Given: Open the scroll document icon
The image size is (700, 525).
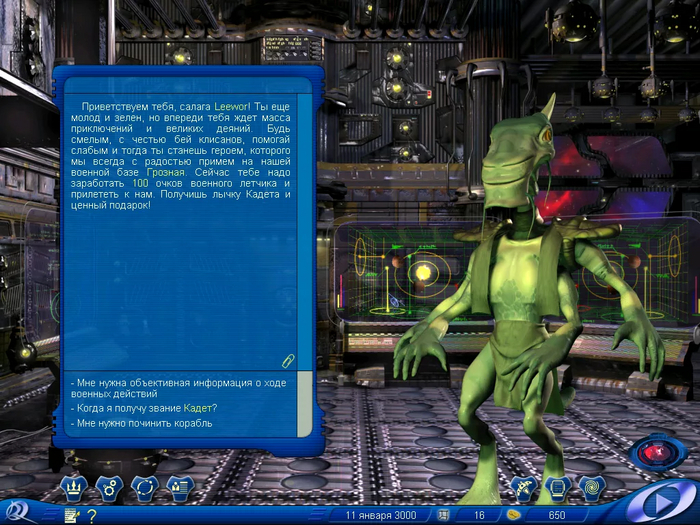Looking at the screenshot, I should coord(558,488).
